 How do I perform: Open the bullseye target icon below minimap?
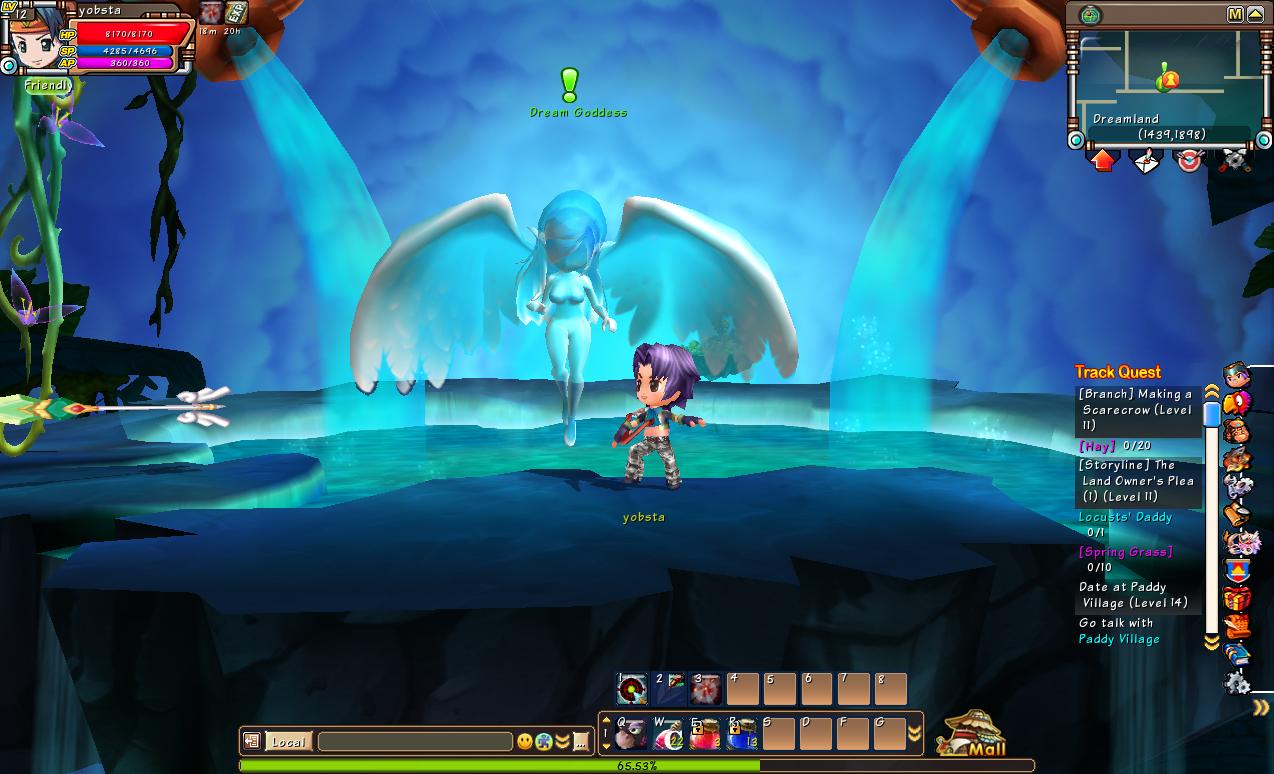(x=1188, y=160)
